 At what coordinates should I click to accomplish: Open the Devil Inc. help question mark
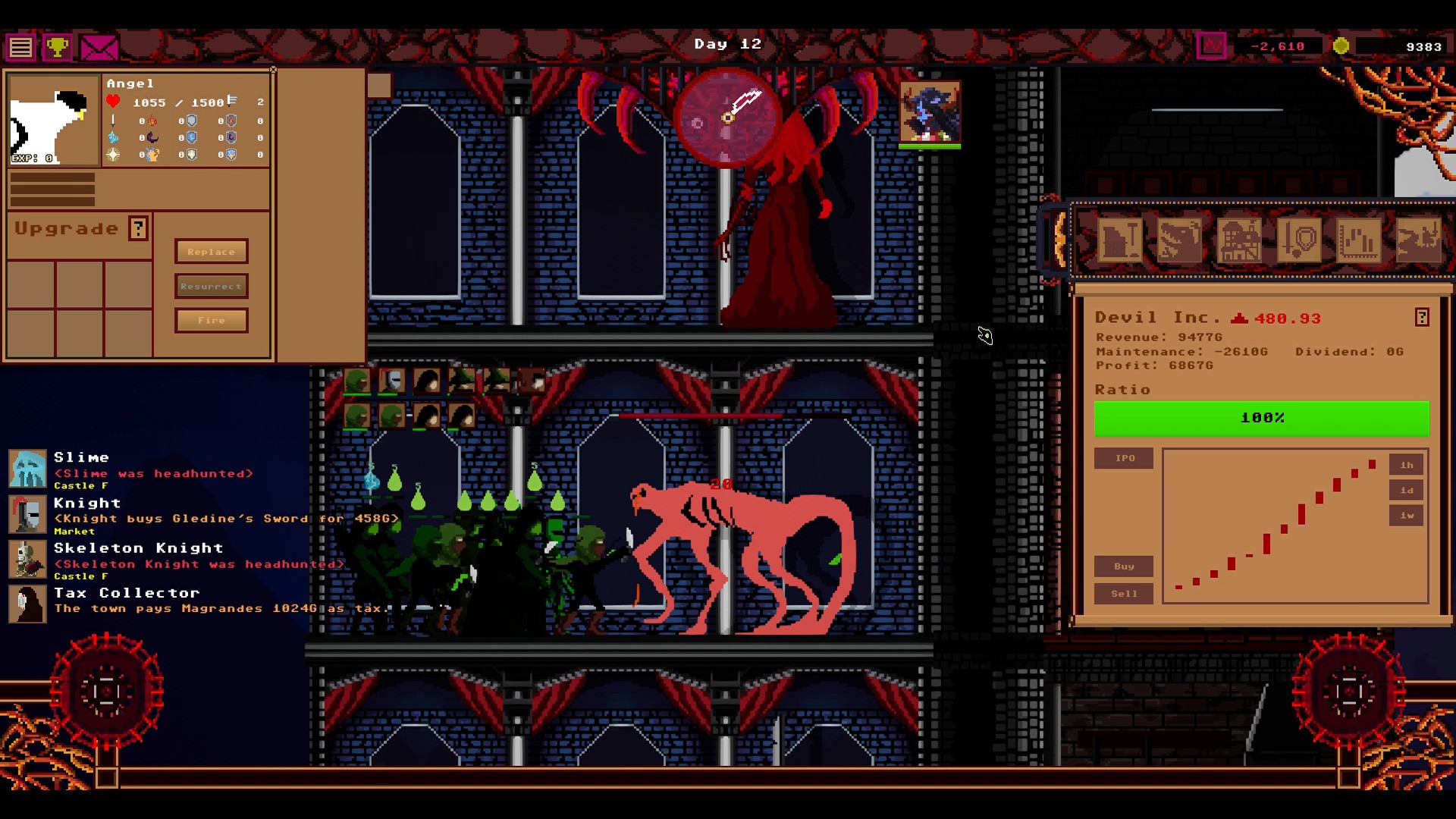tap(1422, 318)
